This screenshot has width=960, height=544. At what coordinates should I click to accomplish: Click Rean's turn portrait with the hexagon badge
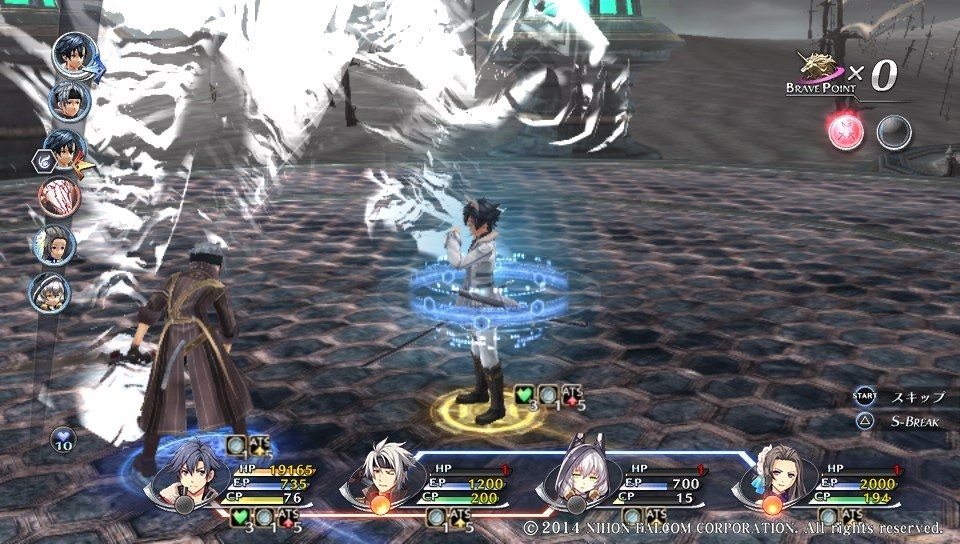64,150
